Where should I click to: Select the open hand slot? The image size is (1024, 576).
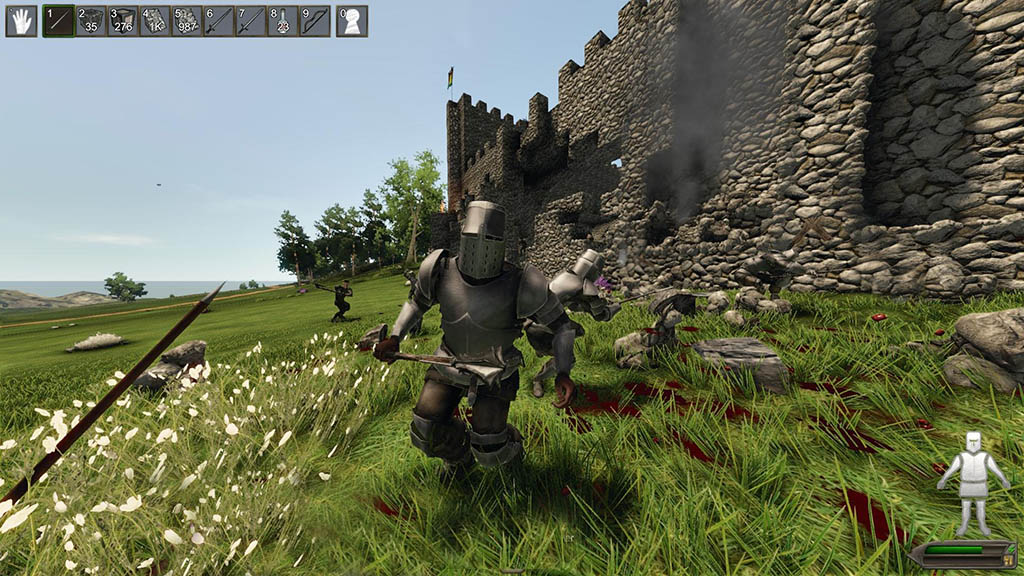pos(21,21)
